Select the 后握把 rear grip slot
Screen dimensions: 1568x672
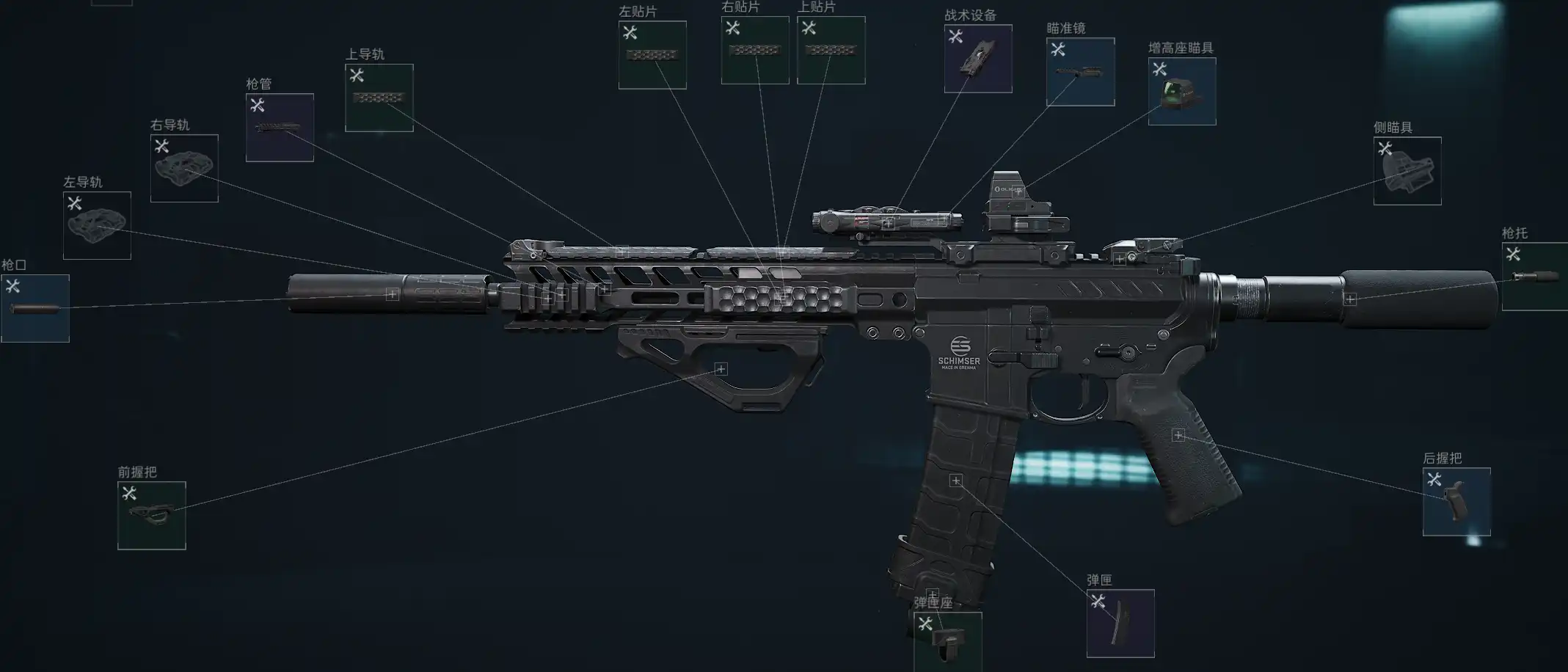pyautogui.click(x=1456, y=502)
